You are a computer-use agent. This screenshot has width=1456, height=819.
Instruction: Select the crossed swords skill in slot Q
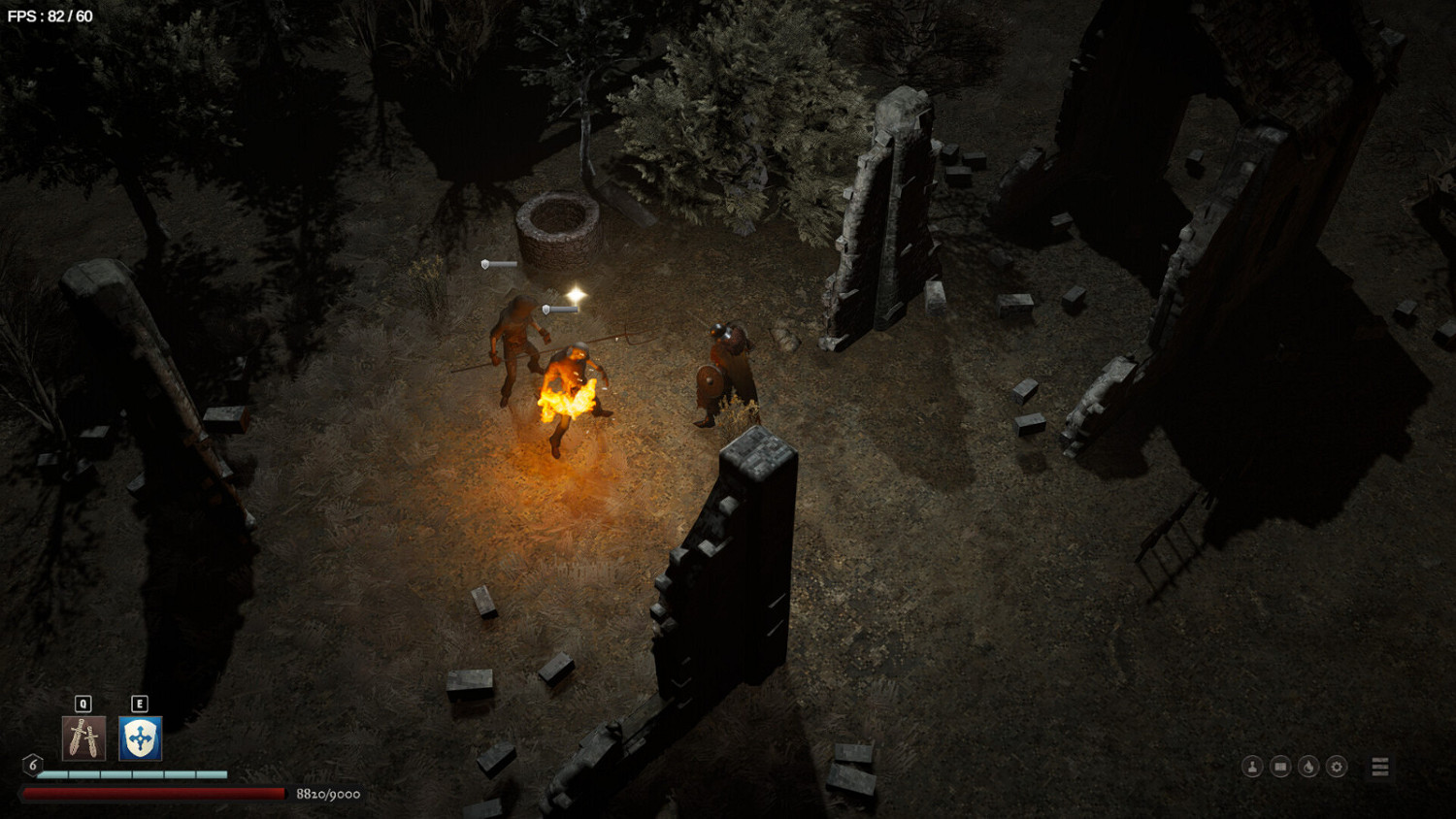coord(83,740)
